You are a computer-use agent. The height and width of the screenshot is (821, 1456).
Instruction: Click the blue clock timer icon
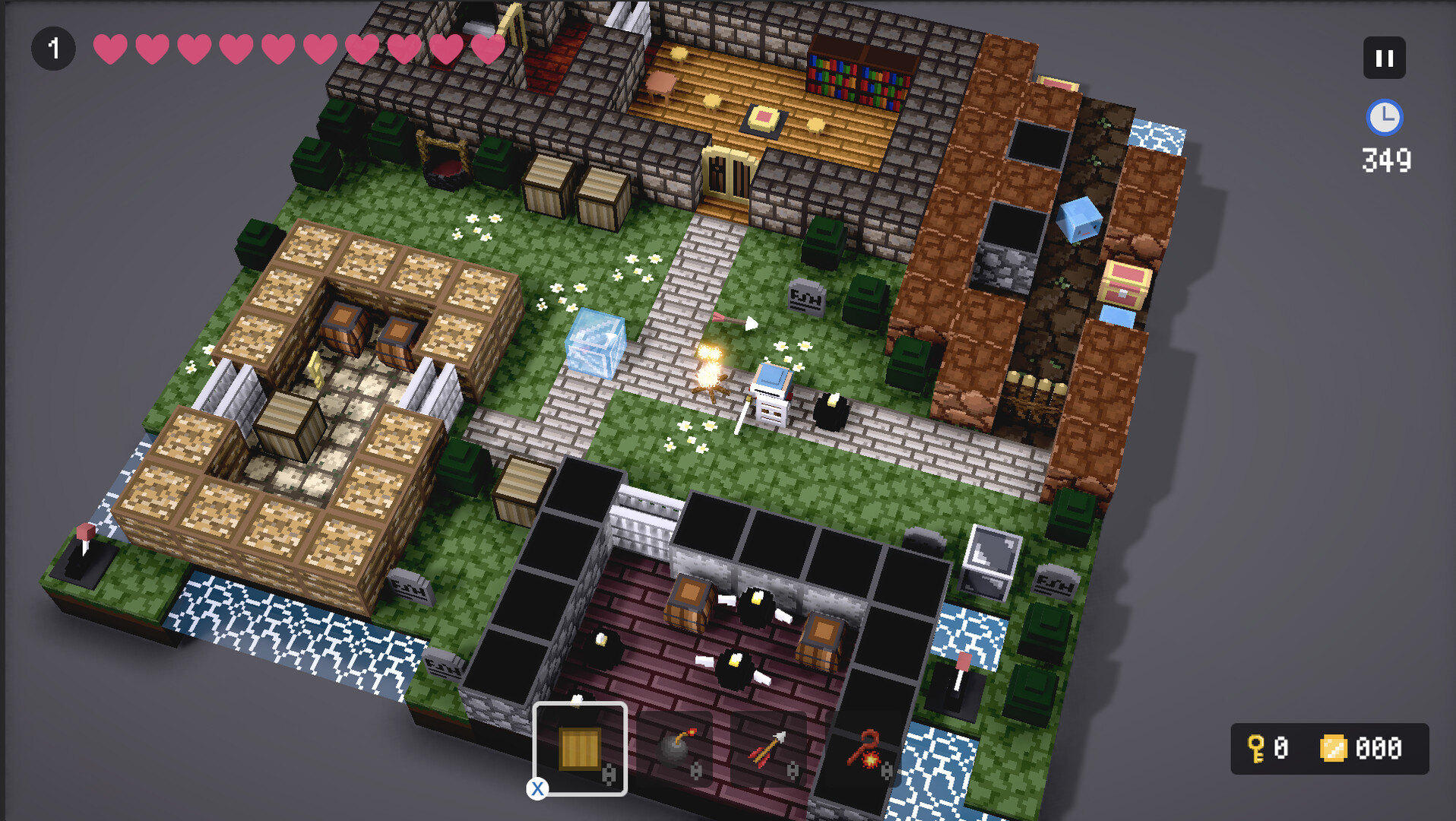(x=1385, y=118)
